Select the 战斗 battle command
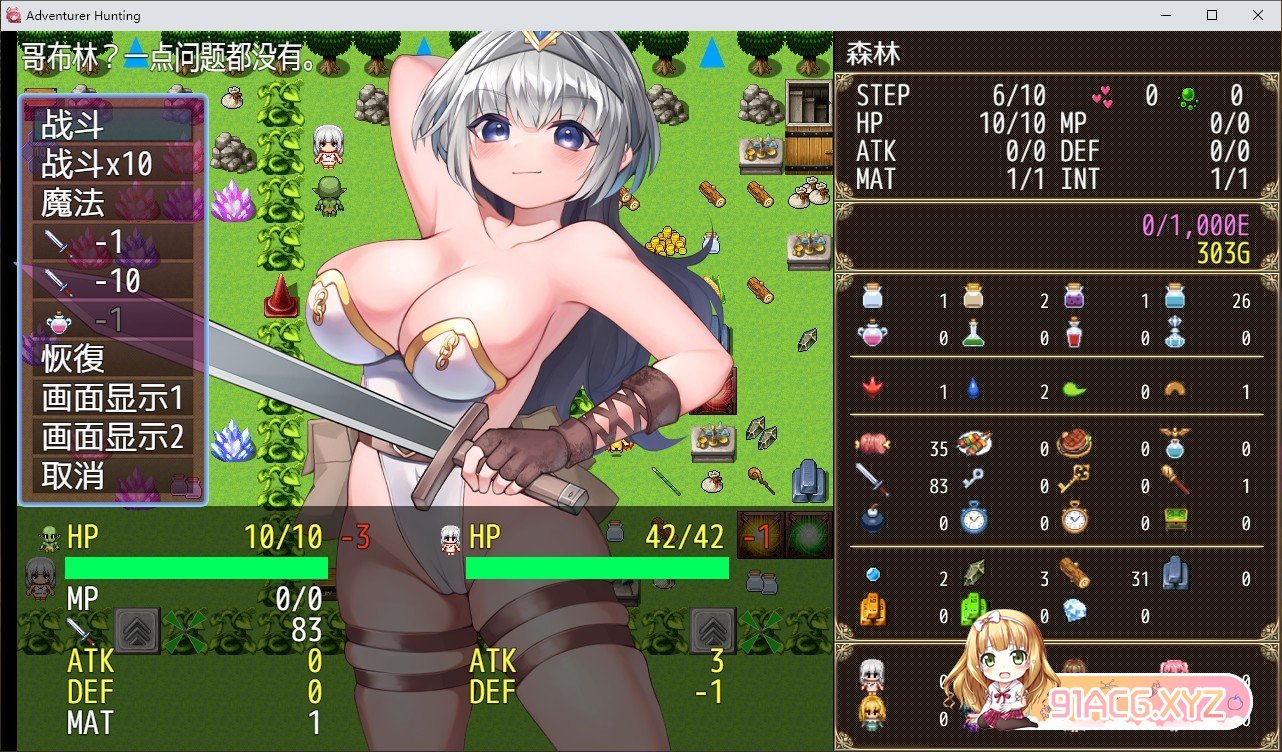This screenshot has width=1282, height=752. point(112,125)
